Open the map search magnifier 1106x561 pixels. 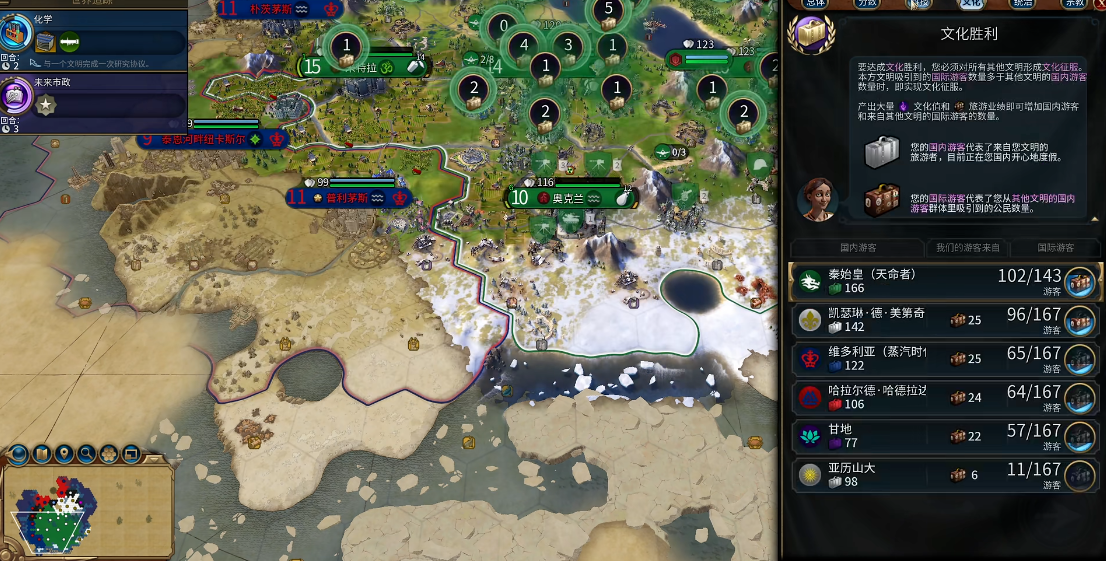[87, 455]
